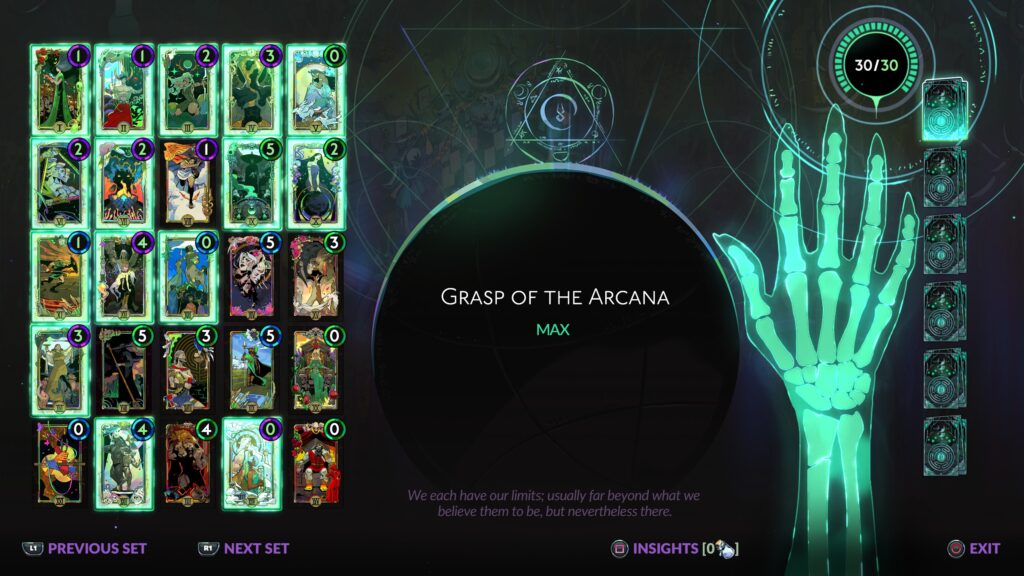Exit the arcana card screen
The height and width of the screenshot is (576, 1024).
tap(974, 548)
